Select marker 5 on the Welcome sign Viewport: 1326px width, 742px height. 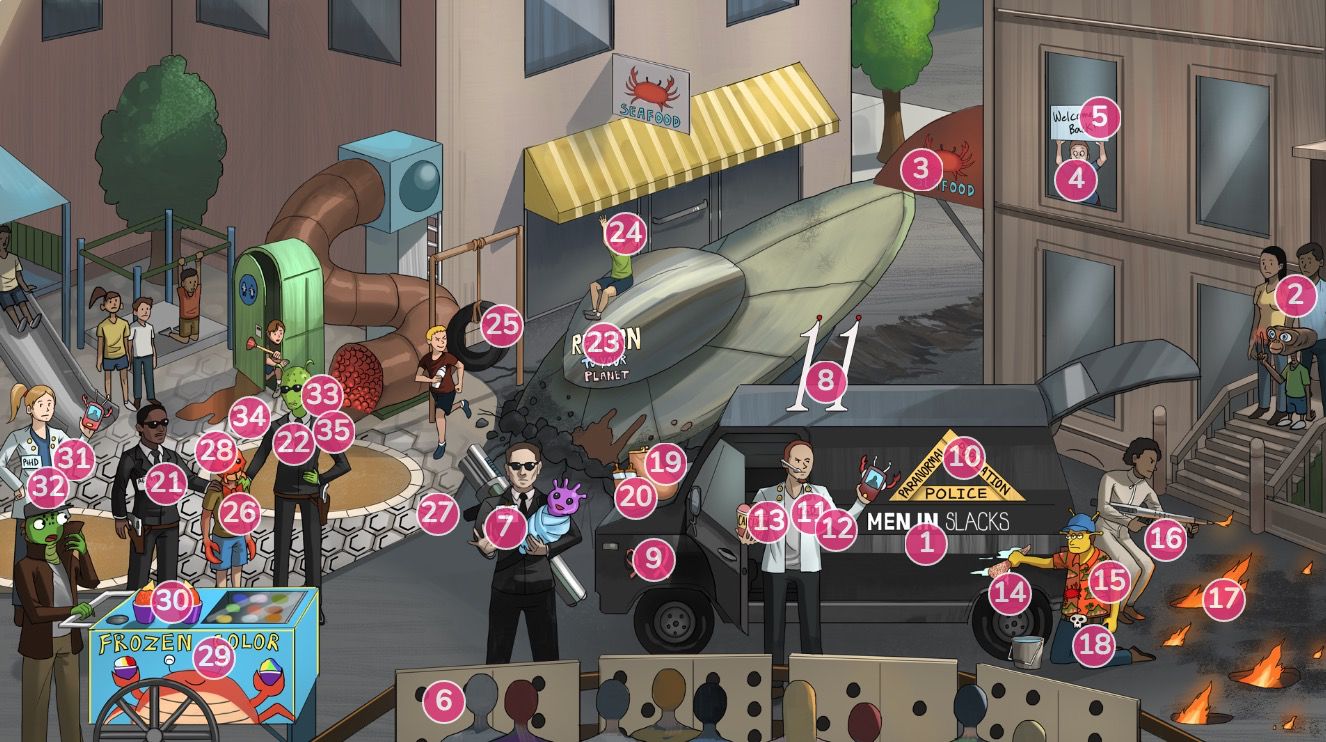point(1099,118)
